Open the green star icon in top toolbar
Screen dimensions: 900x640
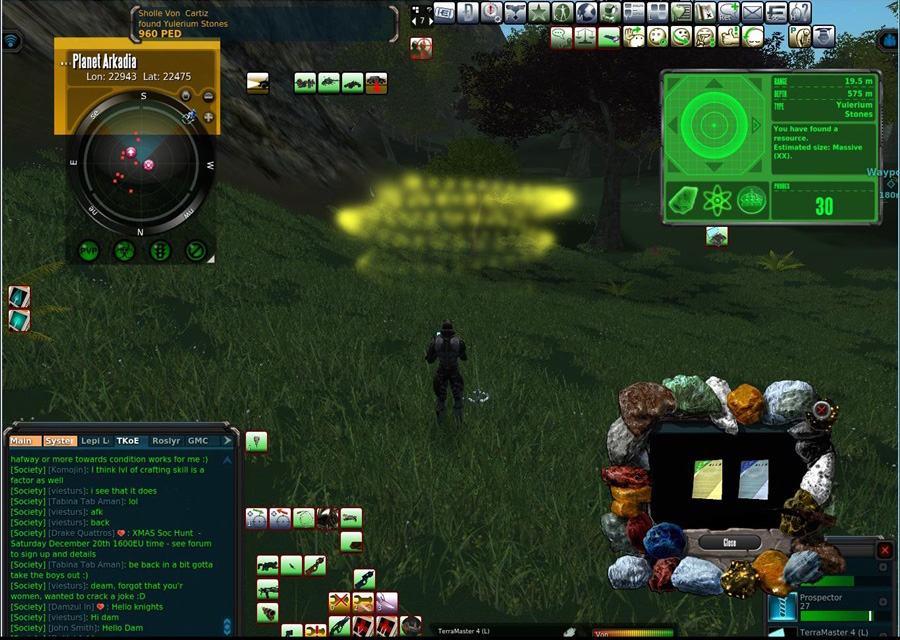pyautogui.click(x=539, y=12)
